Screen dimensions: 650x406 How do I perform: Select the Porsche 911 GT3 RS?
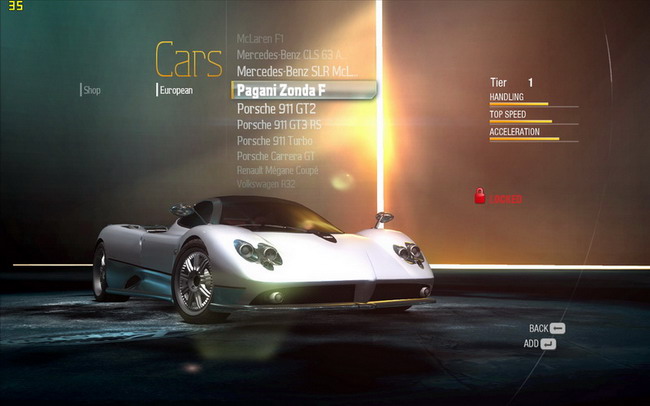click(x=279, y=124)
